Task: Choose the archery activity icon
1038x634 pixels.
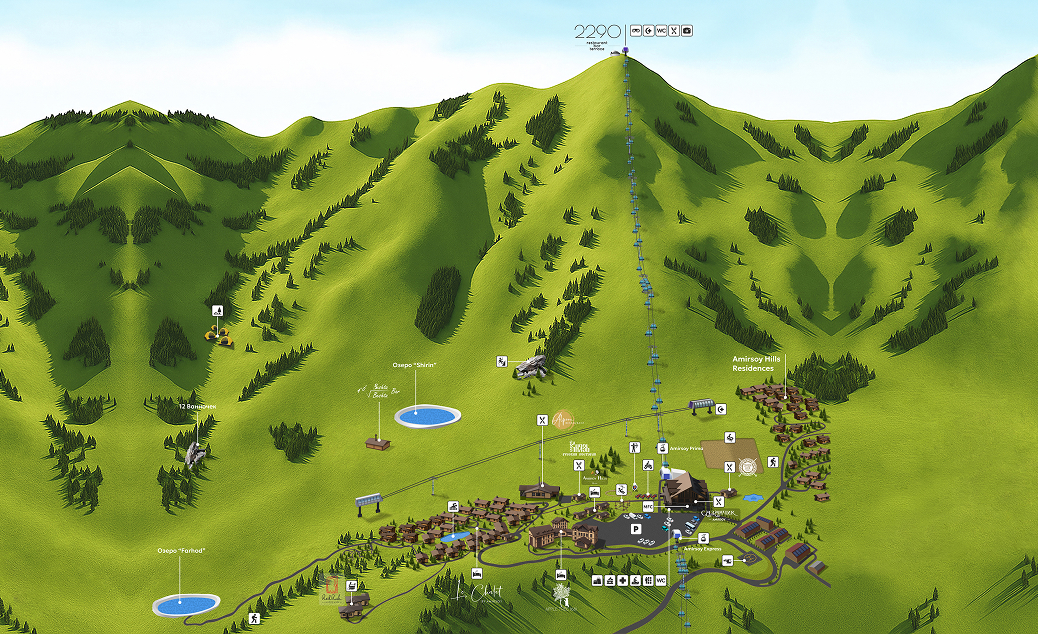Action: point(636,447)
